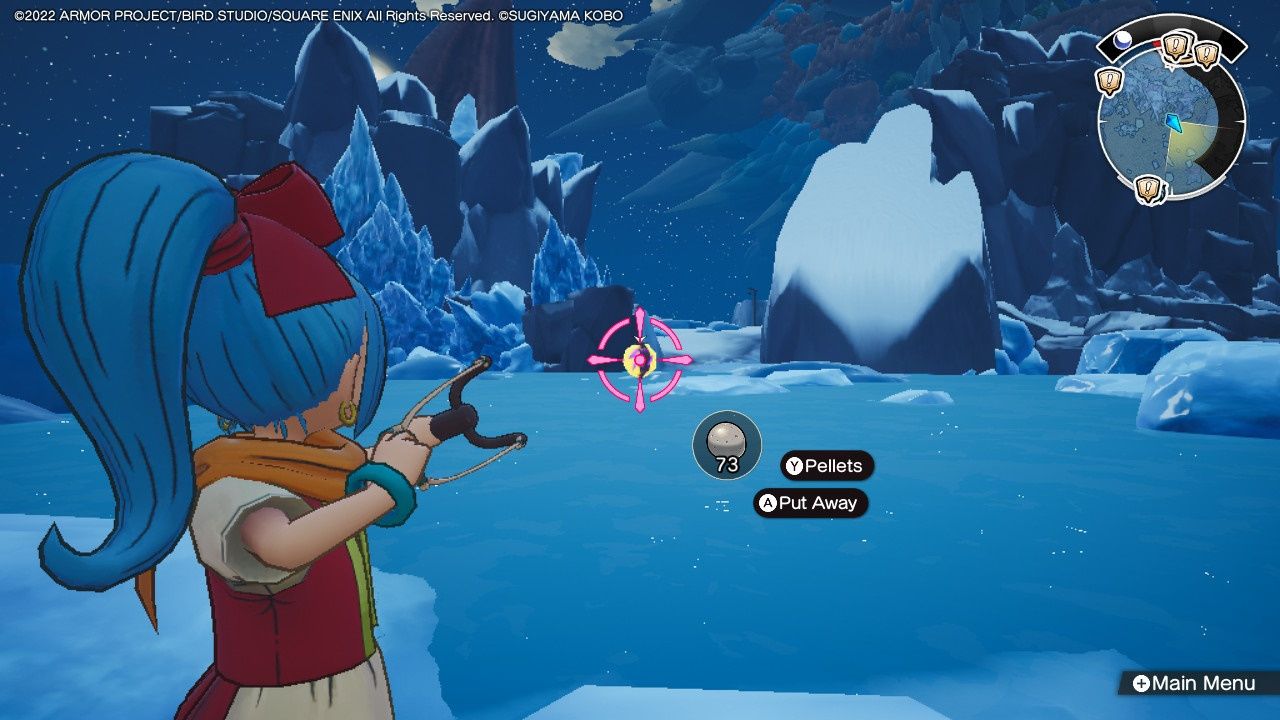Select the blue player arrow on the minimap
Image resolution: width=1280 pixels, height=720 pixels.
point(1173,122)
